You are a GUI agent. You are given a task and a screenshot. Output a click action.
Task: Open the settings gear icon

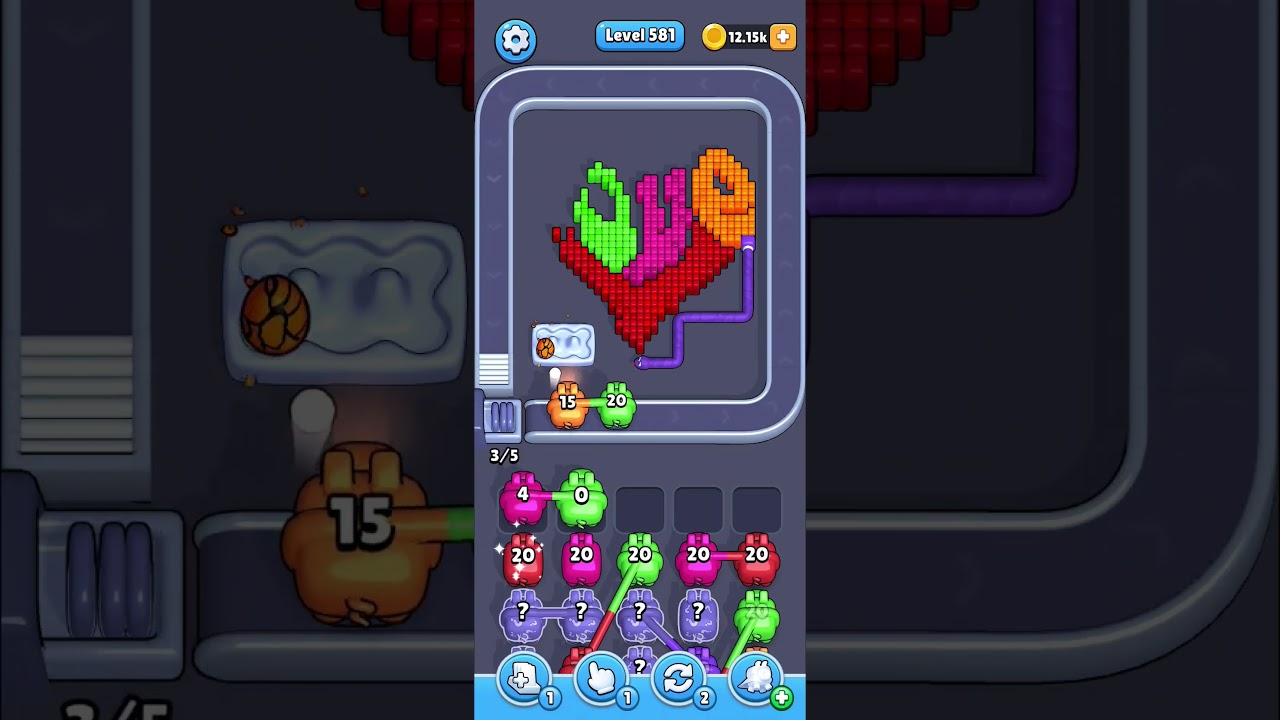(x=517, y=38)
